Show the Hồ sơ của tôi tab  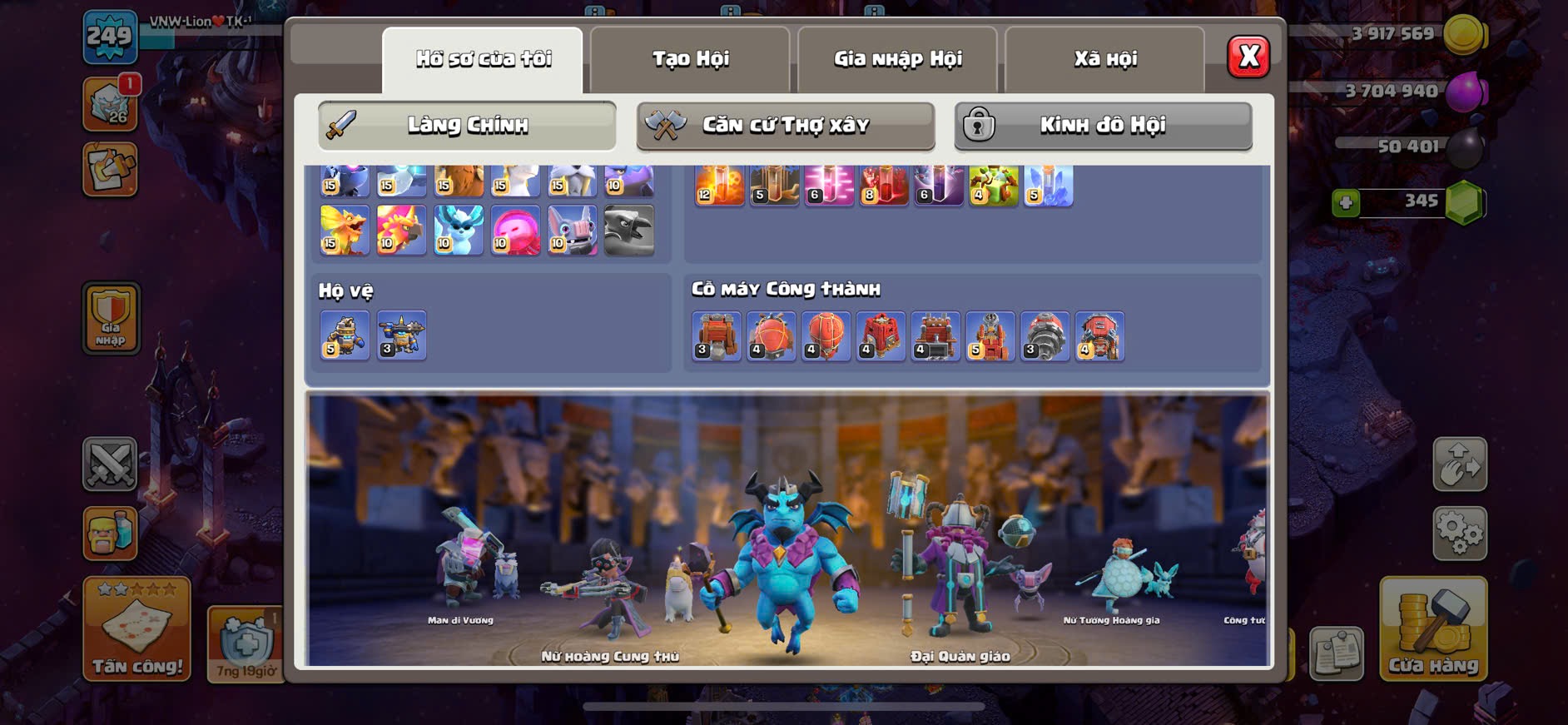(x=483, y=59)
